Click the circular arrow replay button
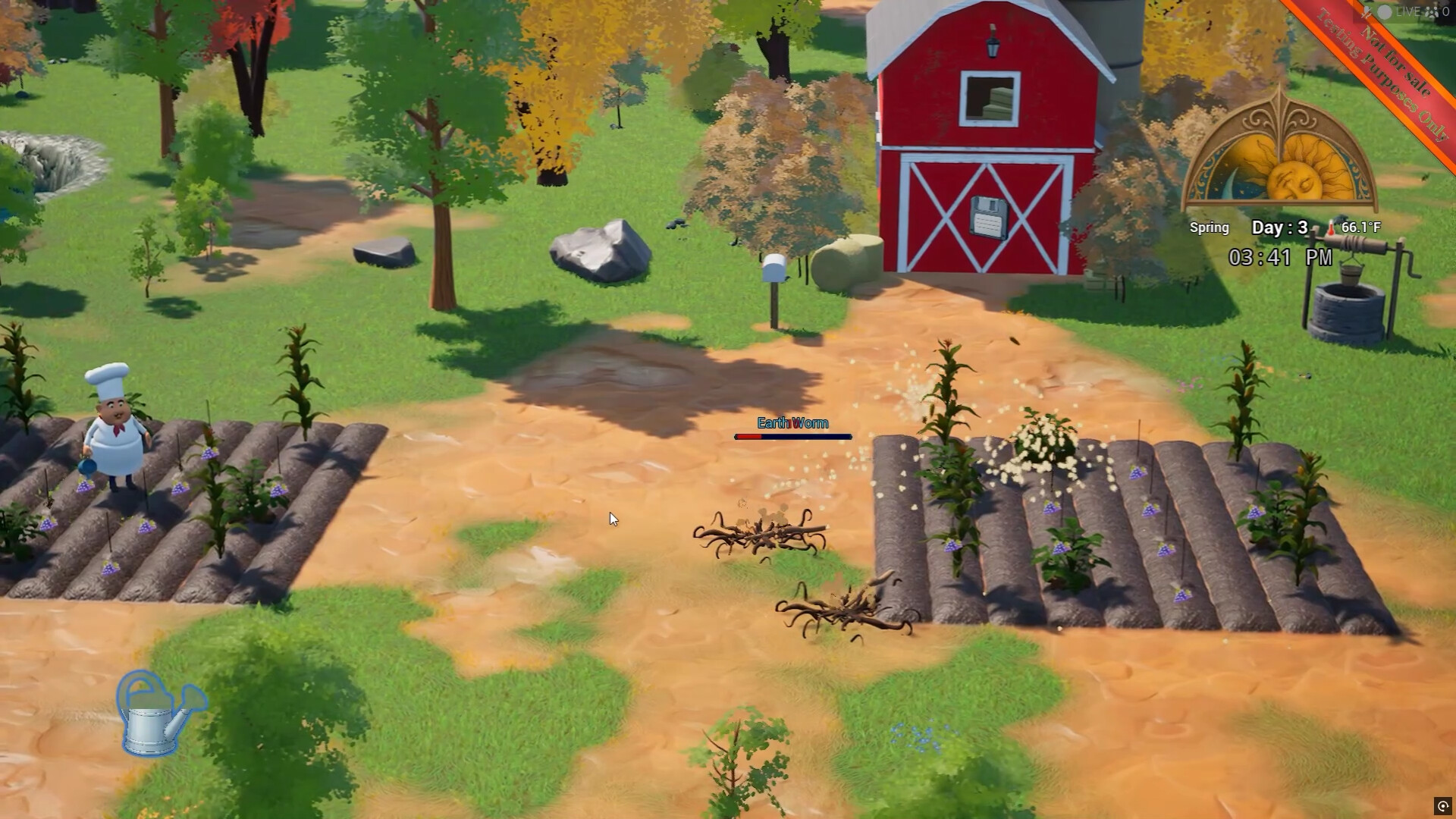Image resolution: width=1456 pixels, height=819 pixels. point(1442,806)
